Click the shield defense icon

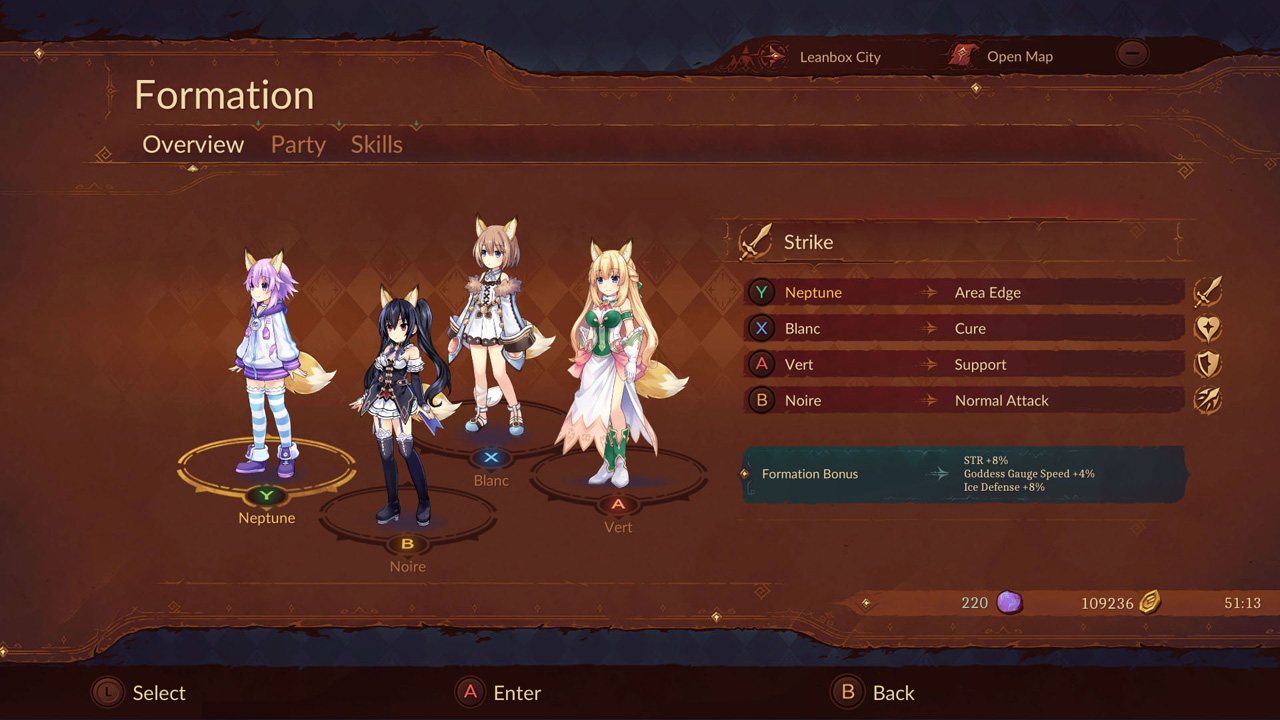coord(1208,363)
